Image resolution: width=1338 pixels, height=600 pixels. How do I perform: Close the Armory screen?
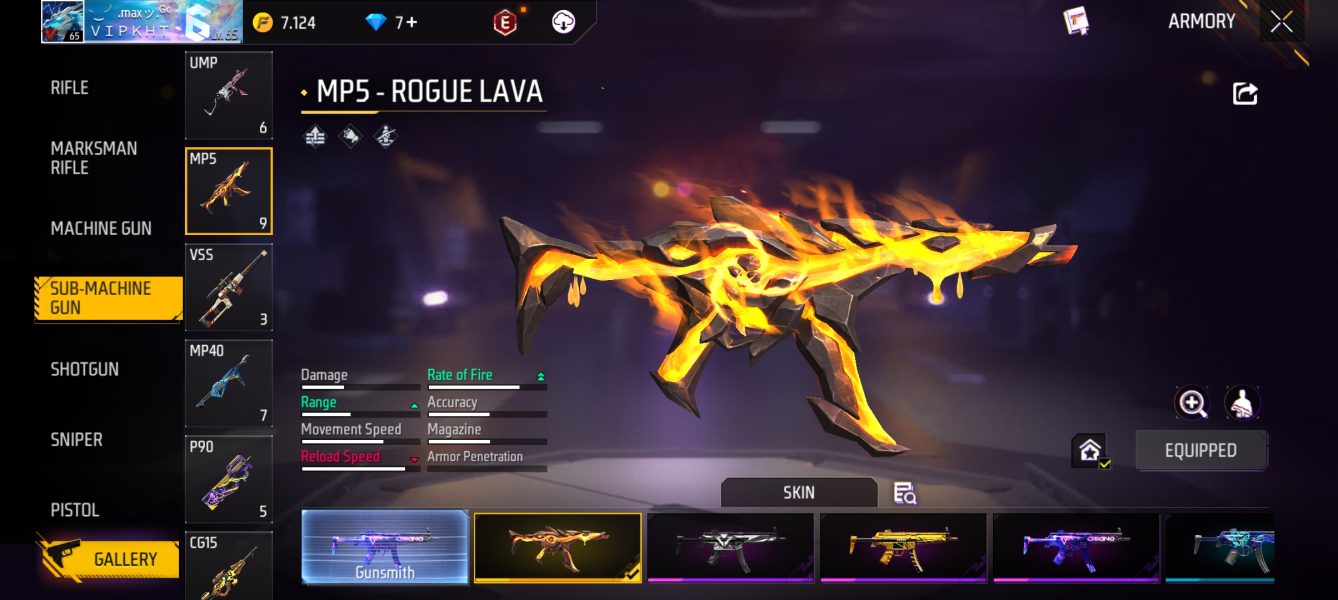[x=1281, y=22]
